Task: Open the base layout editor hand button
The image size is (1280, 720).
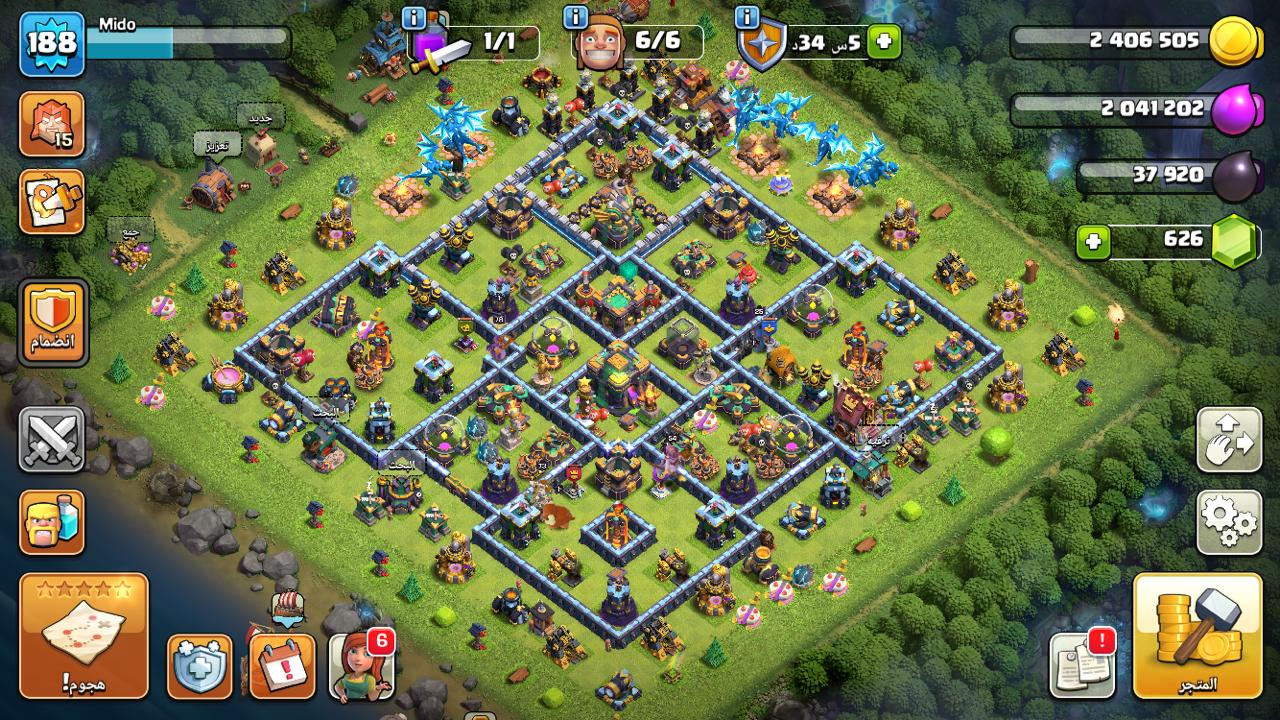Action: tap(1229, 440)
